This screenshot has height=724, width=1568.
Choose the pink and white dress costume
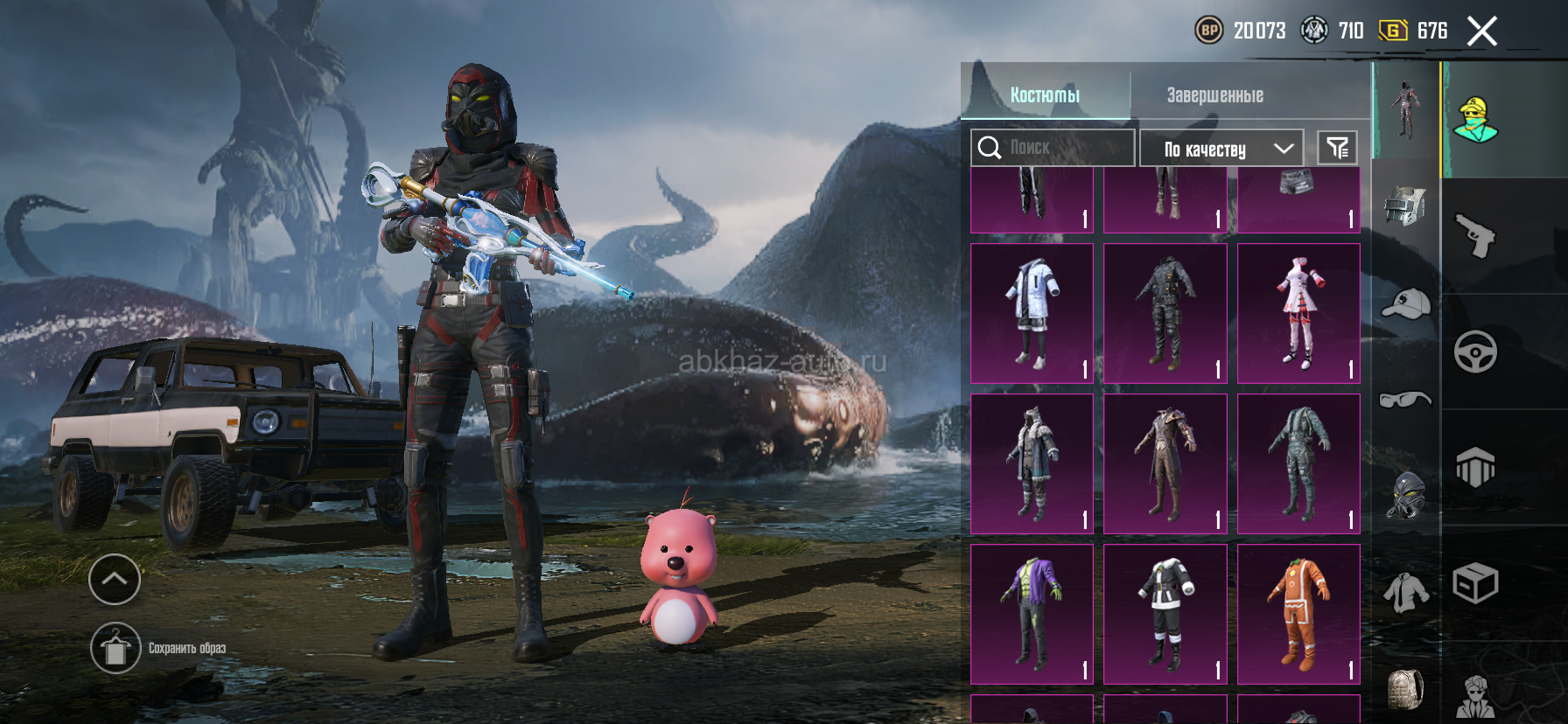coord(1298,313)
